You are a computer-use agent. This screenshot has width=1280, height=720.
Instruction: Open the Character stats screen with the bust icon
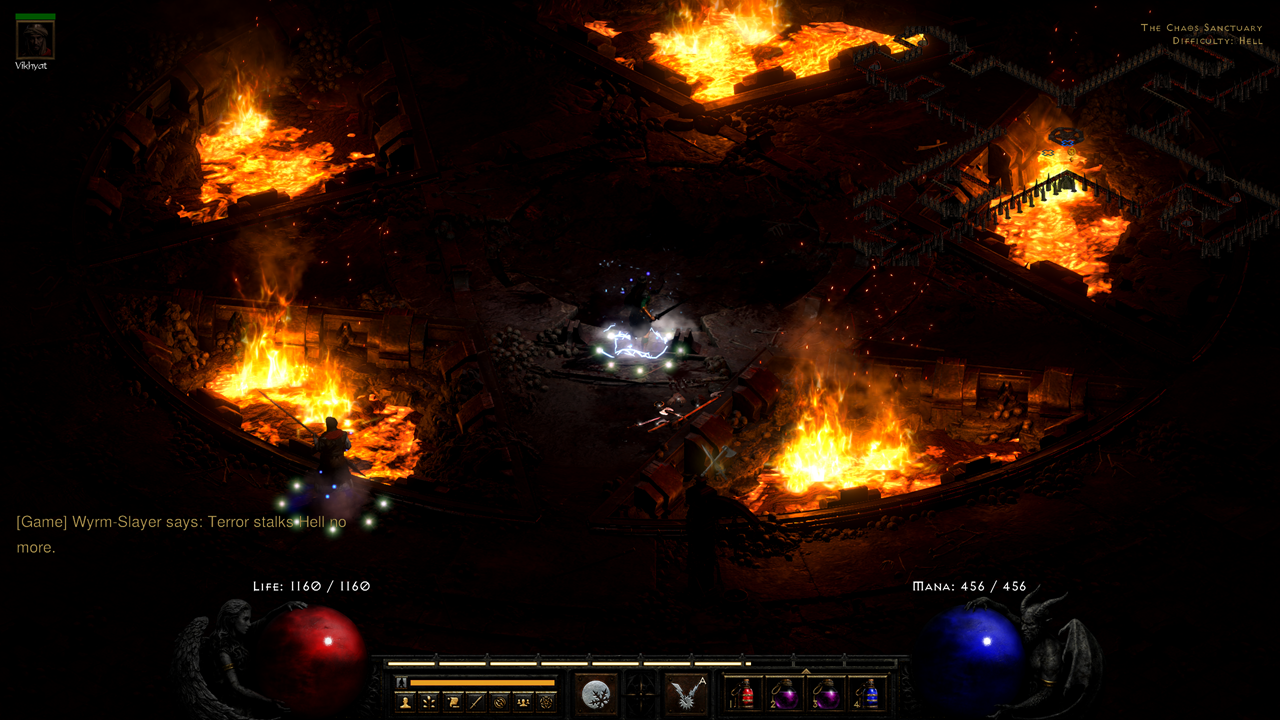click(x=405, y=700)
